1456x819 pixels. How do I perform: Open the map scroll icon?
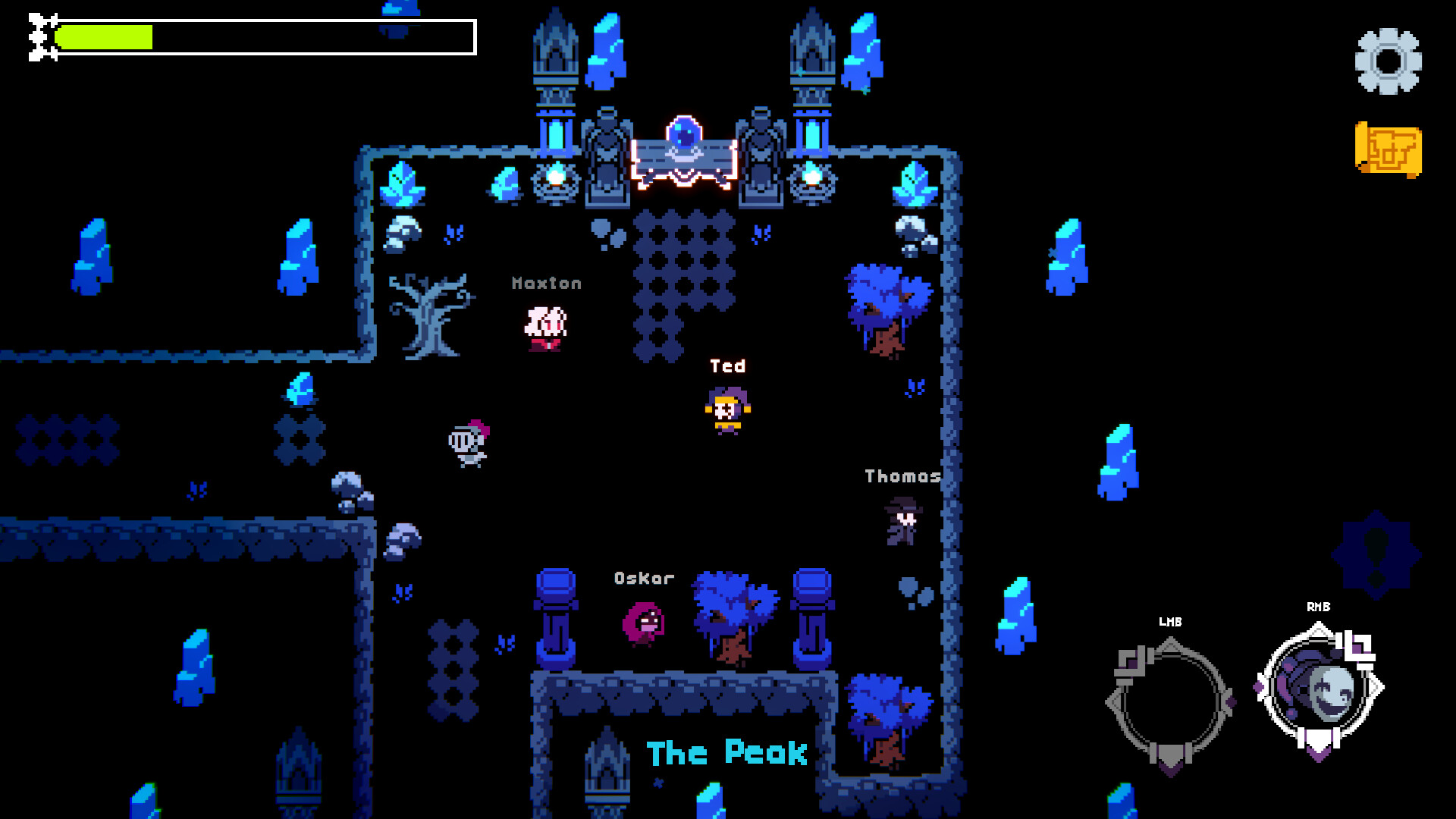point(1389,149)
